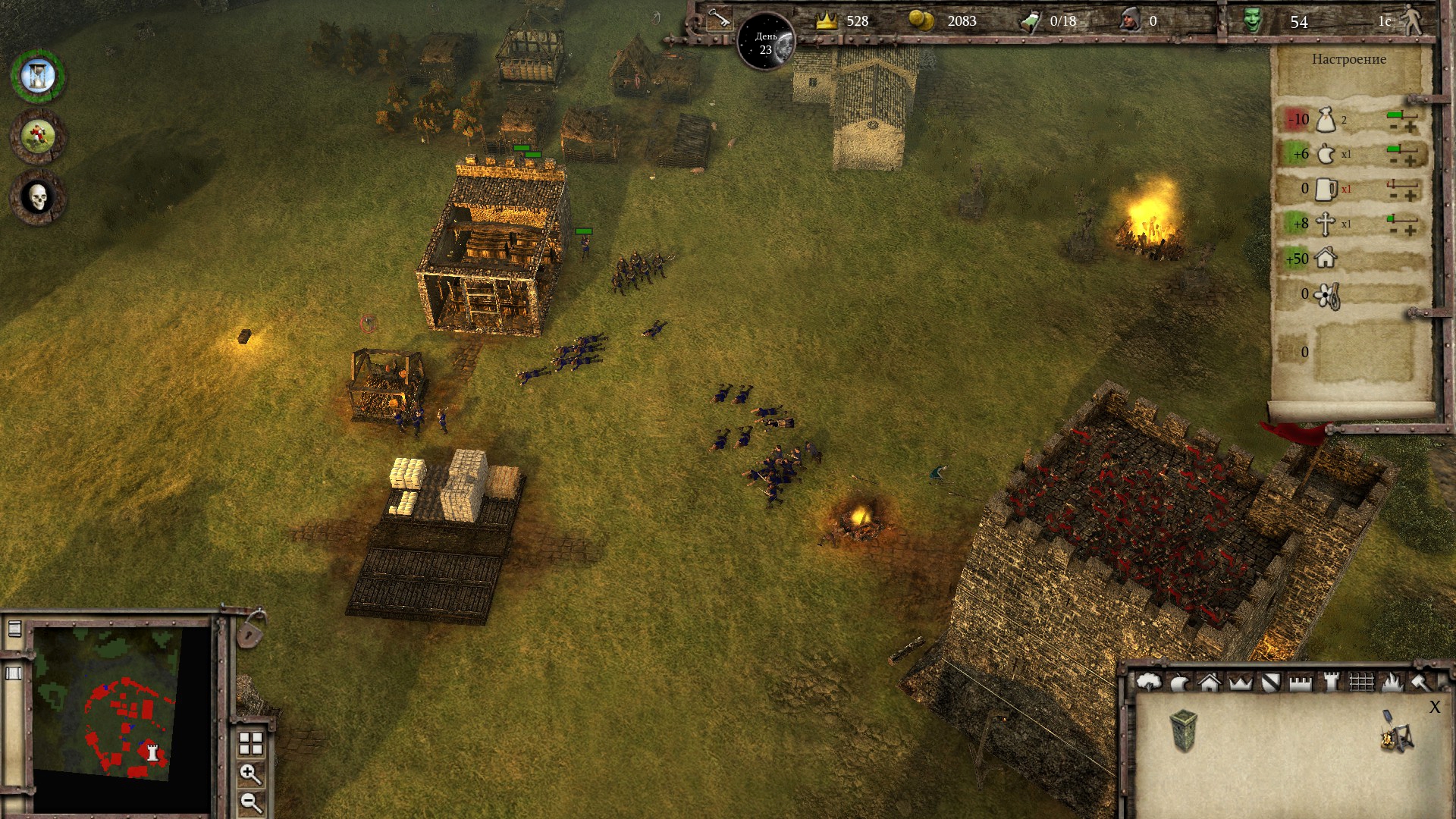Open the tower build tab

(1331, 682)
